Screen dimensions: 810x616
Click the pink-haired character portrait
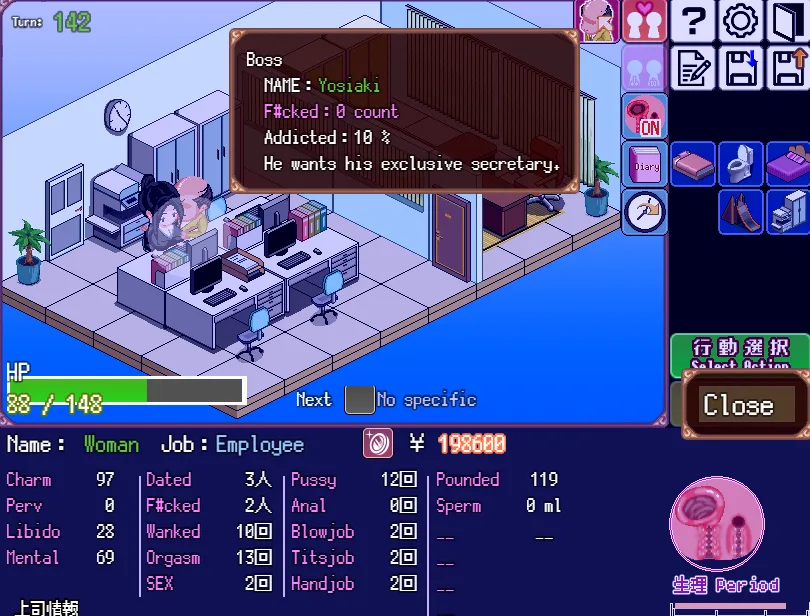coord(598,20)
